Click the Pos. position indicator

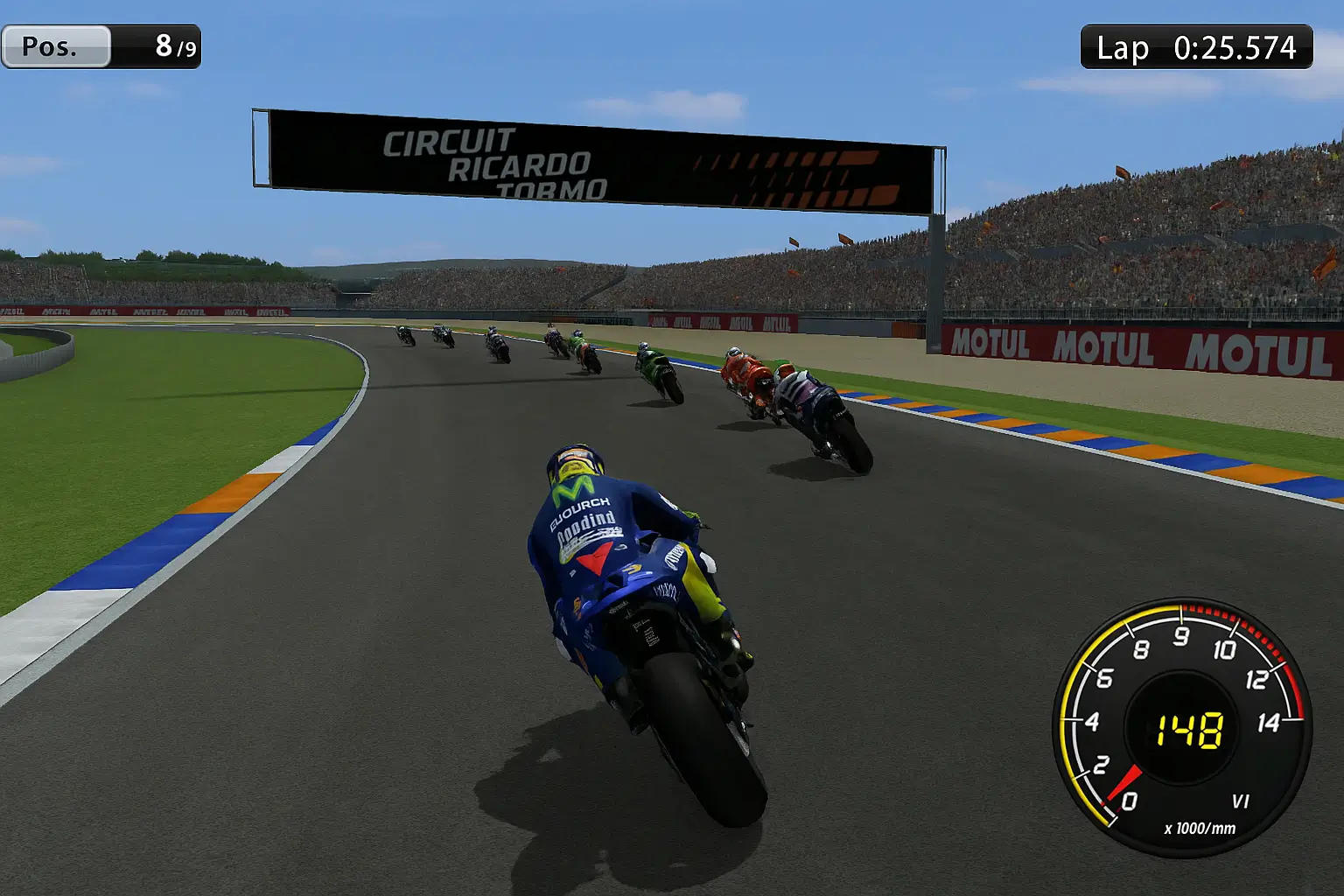(101, 47)
